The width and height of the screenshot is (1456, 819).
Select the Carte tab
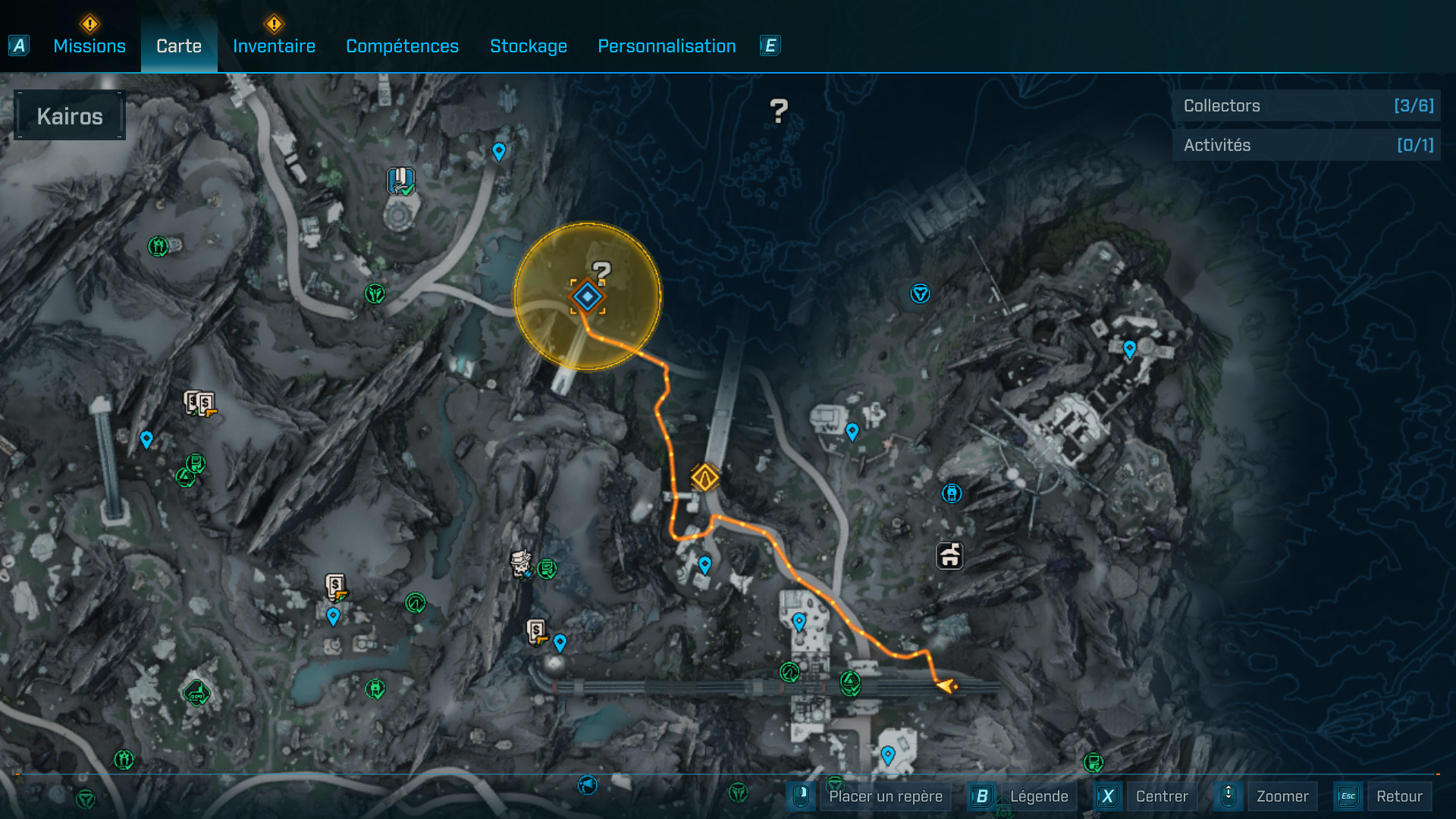(179, 46)
